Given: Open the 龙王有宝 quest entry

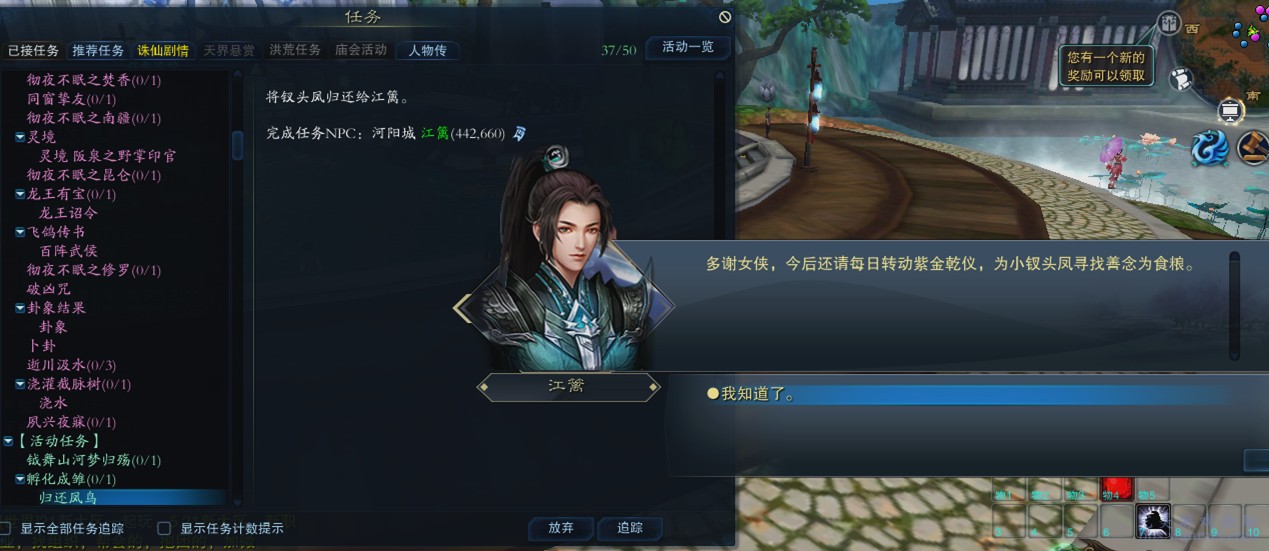Looking at the screenshot, I should click(71, 194).
